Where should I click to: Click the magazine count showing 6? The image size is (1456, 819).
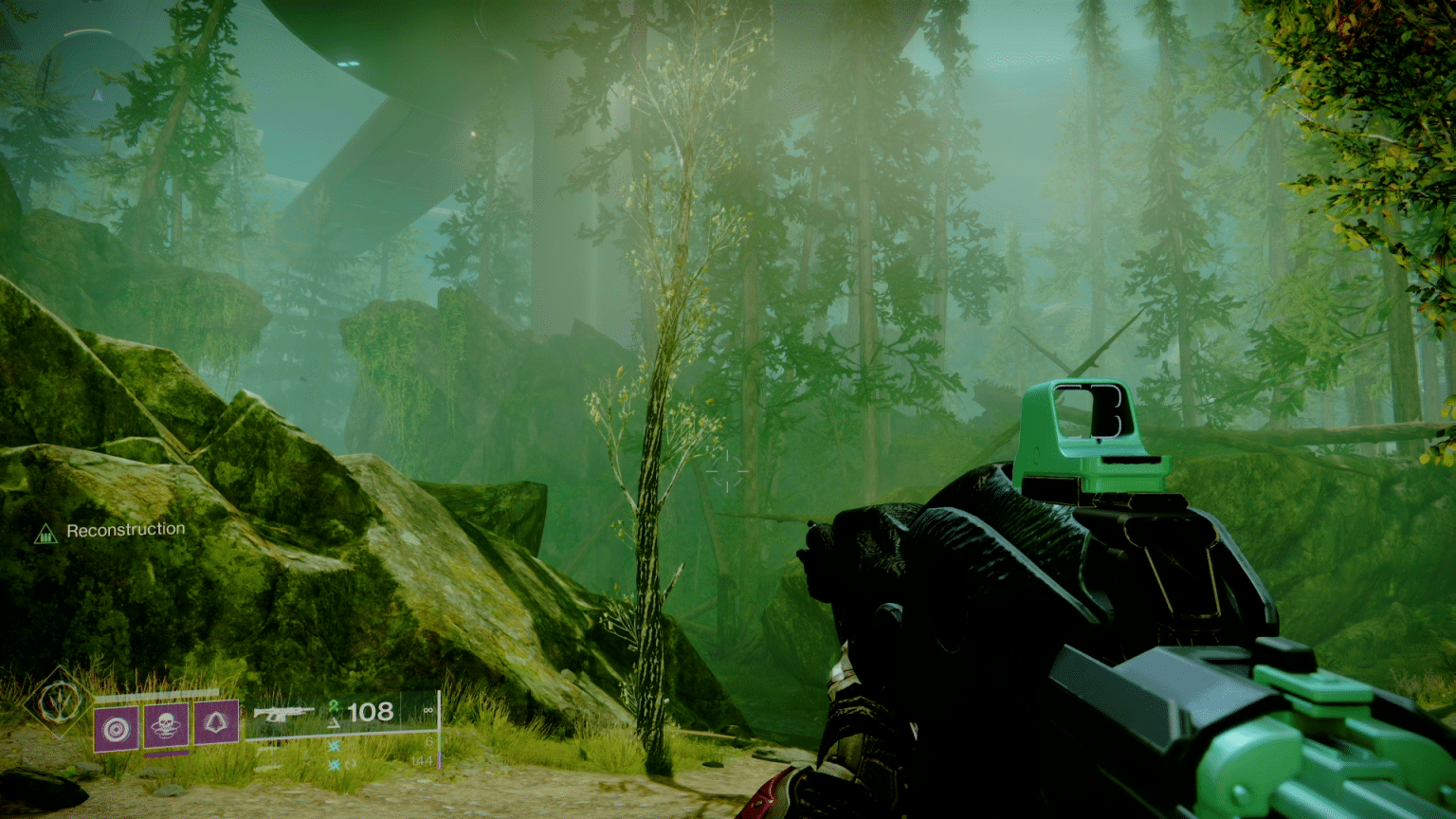point(428,741)
